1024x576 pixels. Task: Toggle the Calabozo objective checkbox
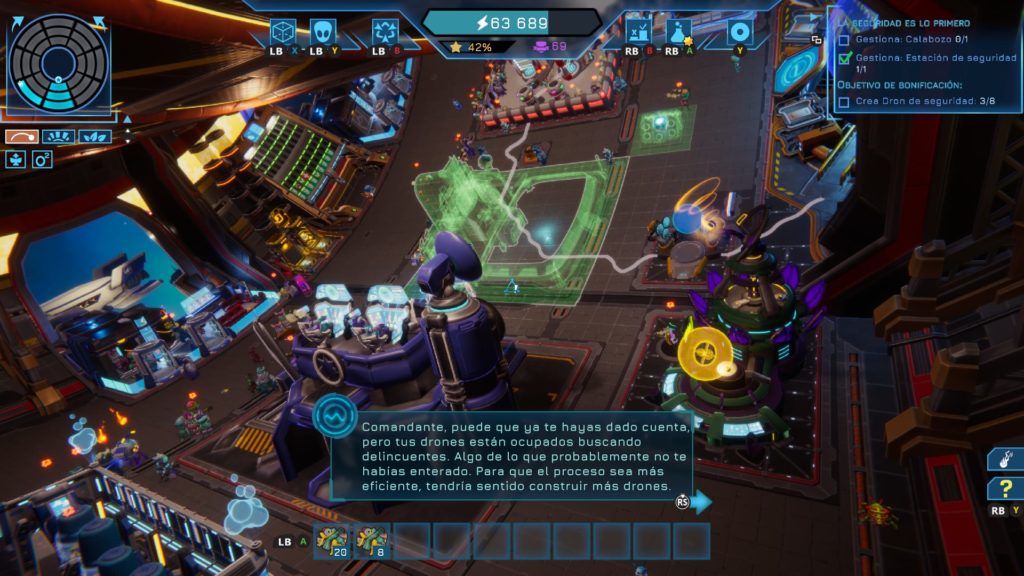click(845, 40)
